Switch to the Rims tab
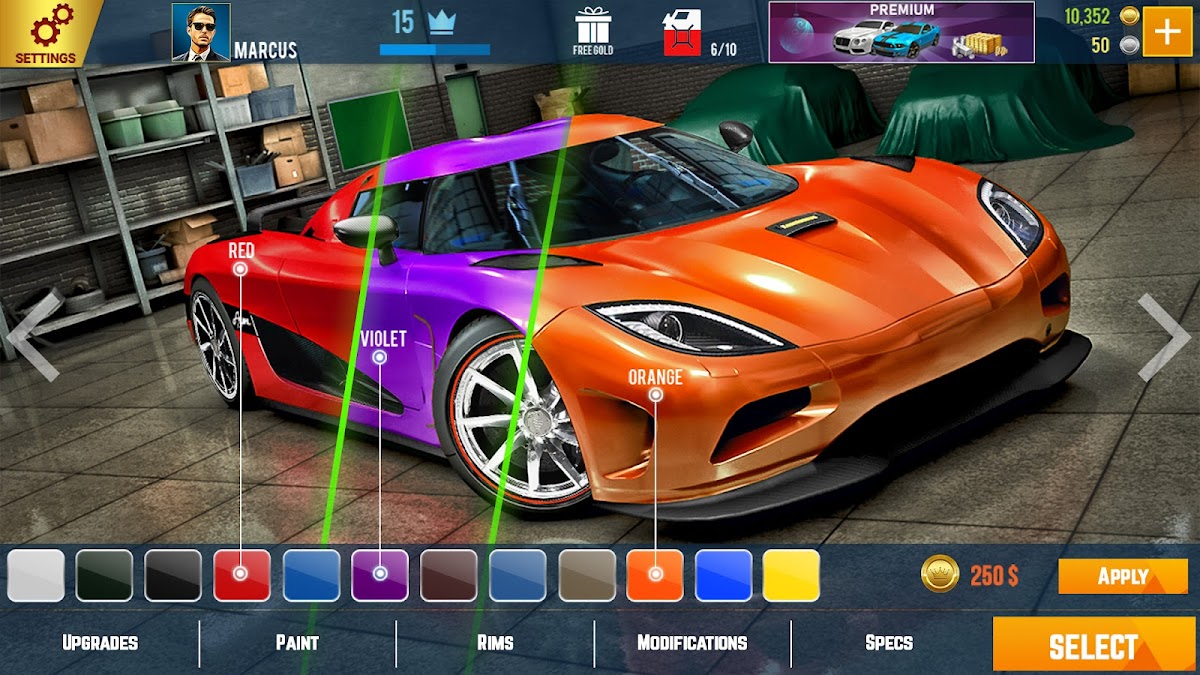Screen dimensions: 1200x675 [x=495, y=643]
